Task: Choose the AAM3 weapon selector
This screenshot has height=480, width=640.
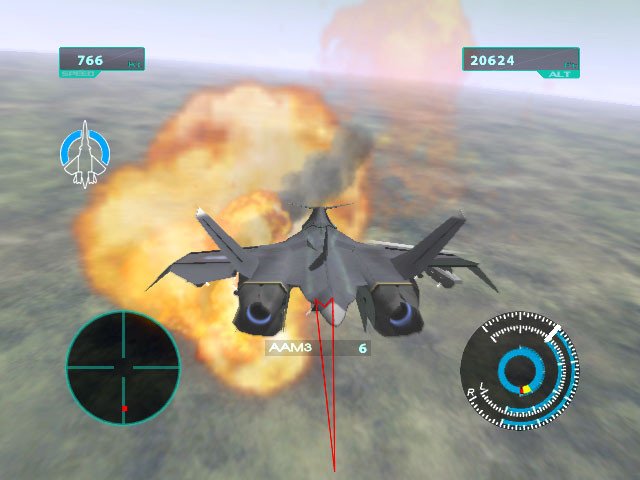Action: (x=316, y=348)
